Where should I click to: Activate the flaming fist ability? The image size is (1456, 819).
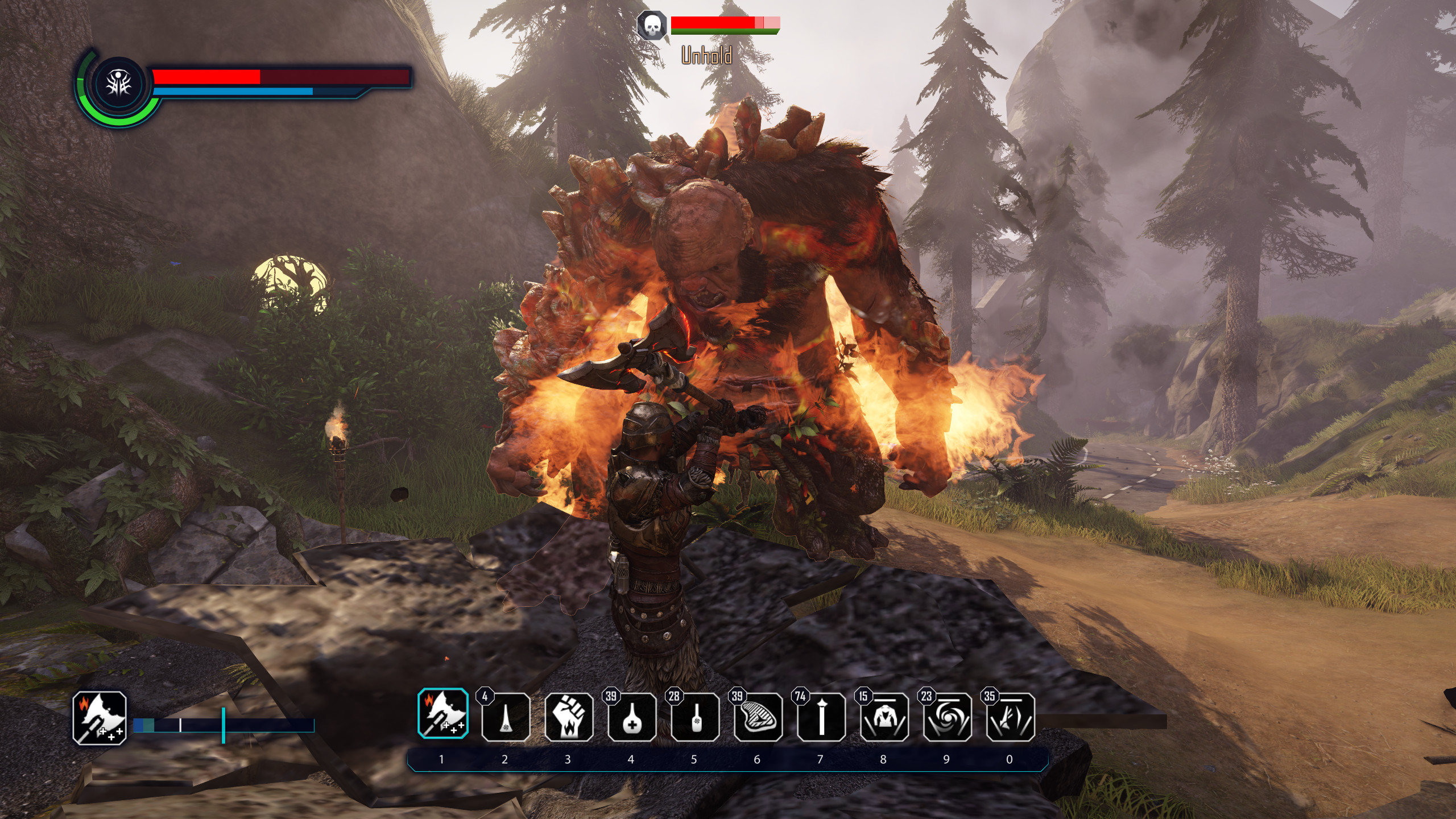click(x=569, y=717)
